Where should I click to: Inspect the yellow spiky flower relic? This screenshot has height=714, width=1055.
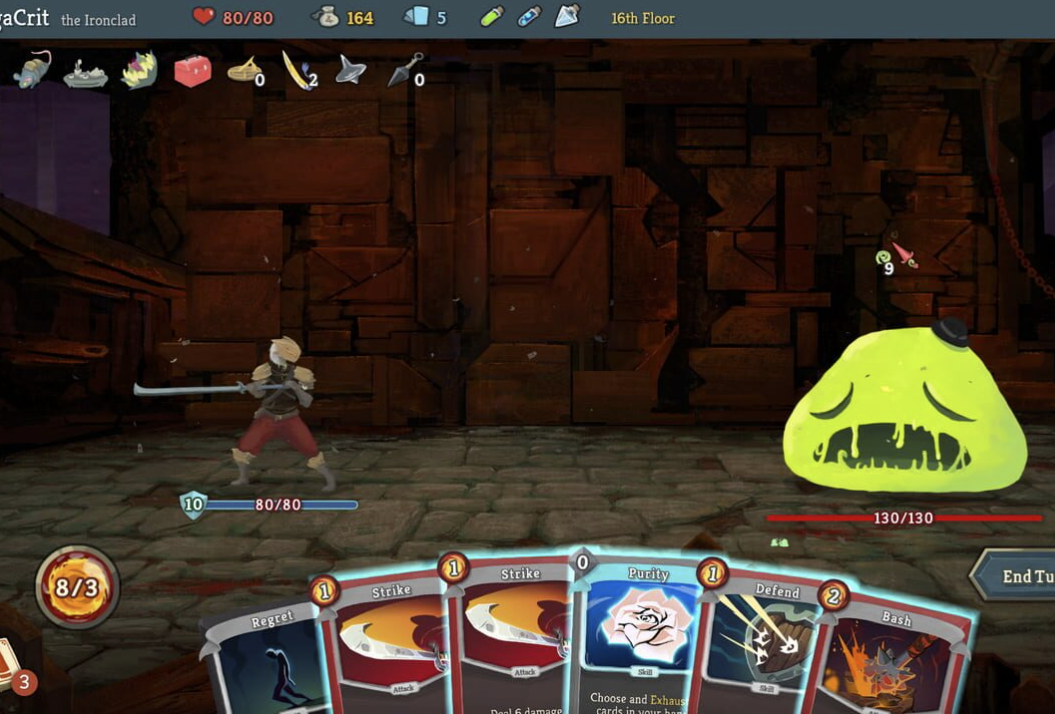139,70
